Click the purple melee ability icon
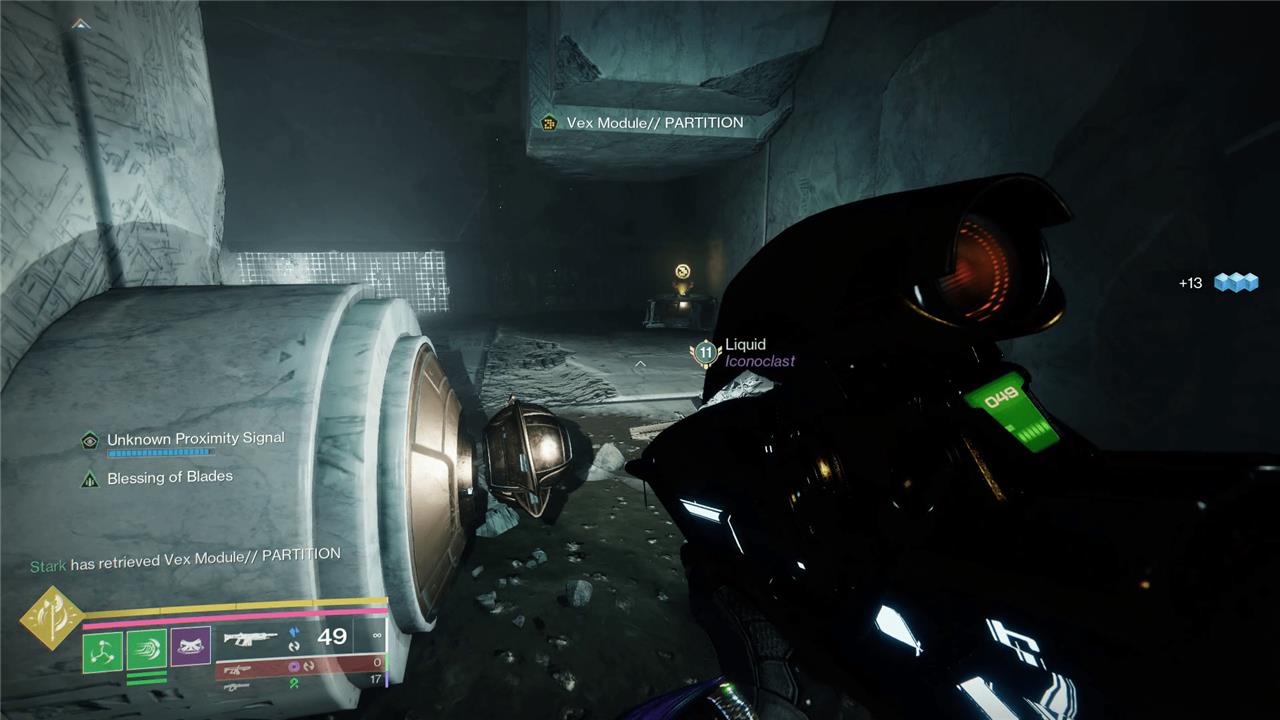Viewport: 1280px width, 720px height. 190,648
